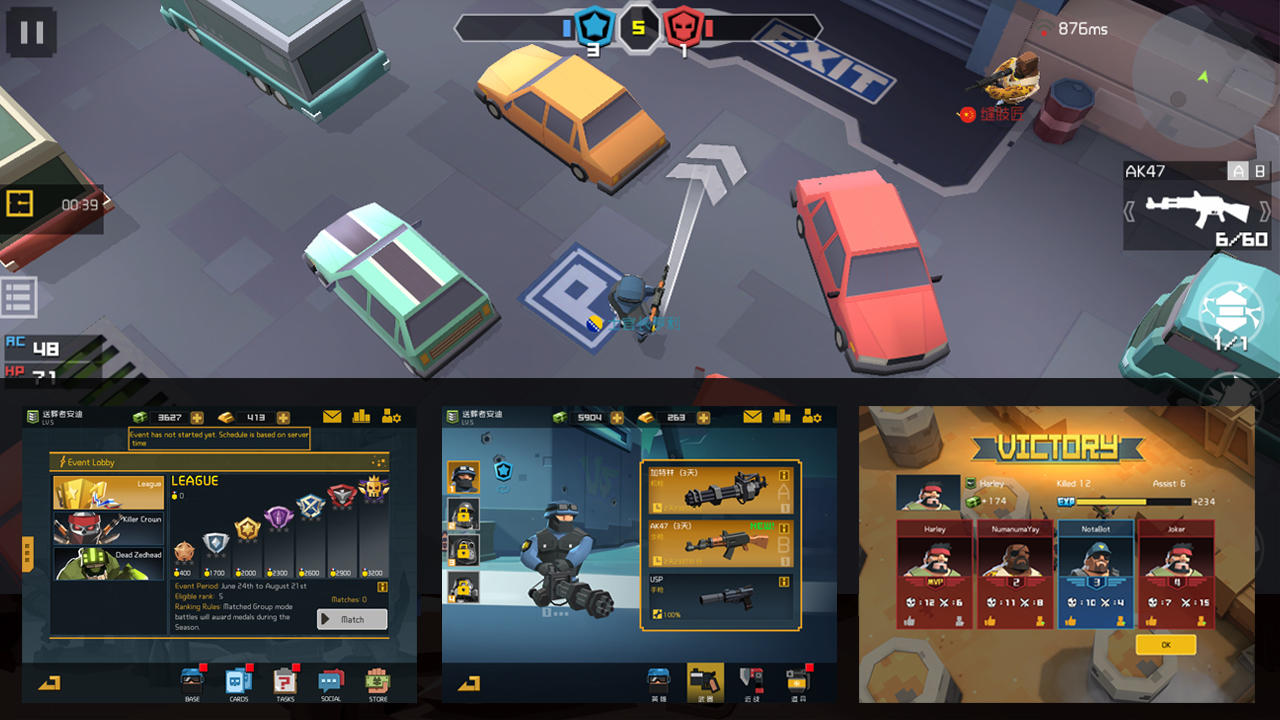Select the CARDS icon
Screen dimensions: 1280x720
point(238,682)
